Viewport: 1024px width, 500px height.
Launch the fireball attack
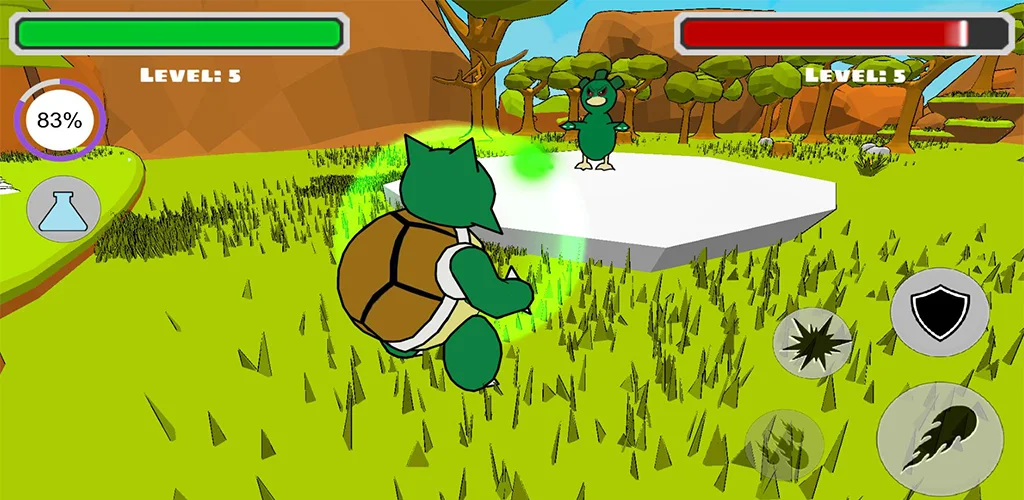[x=939, y=439]
